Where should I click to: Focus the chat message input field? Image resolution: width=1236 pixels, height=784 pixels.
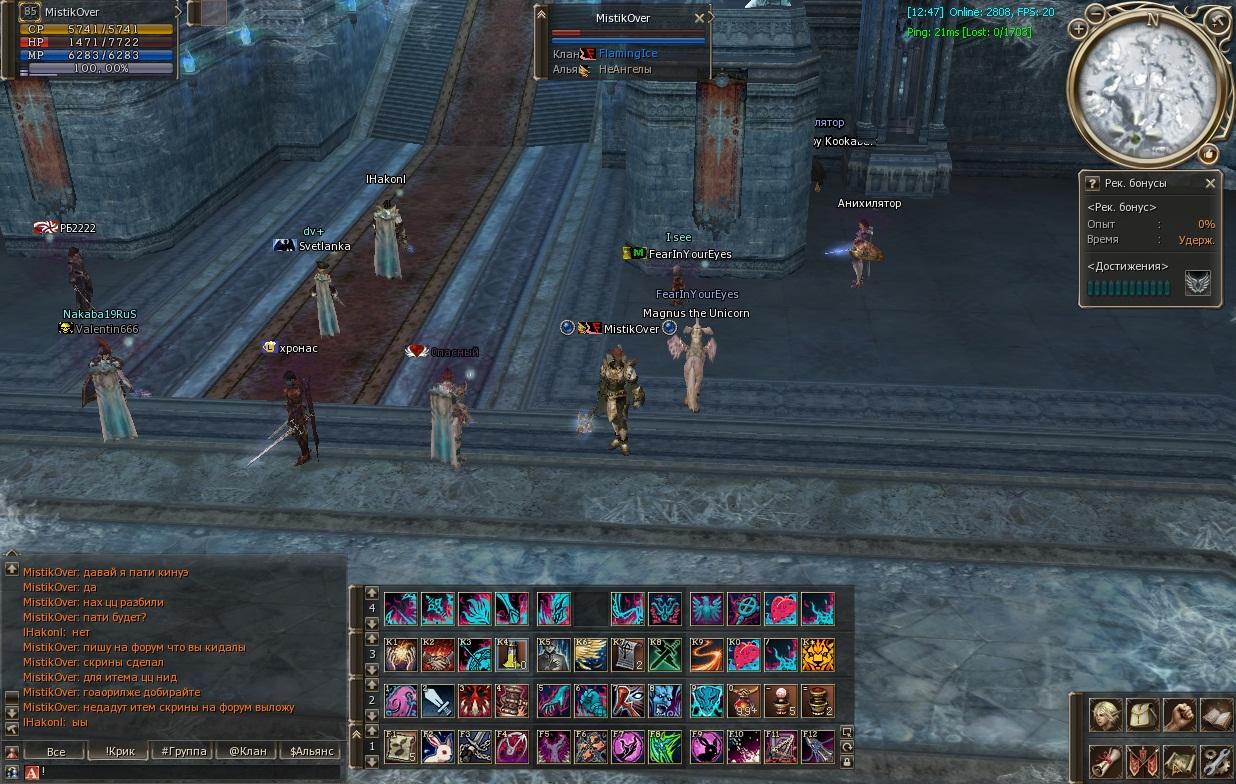pyautogui.click(x=190, y=772)
